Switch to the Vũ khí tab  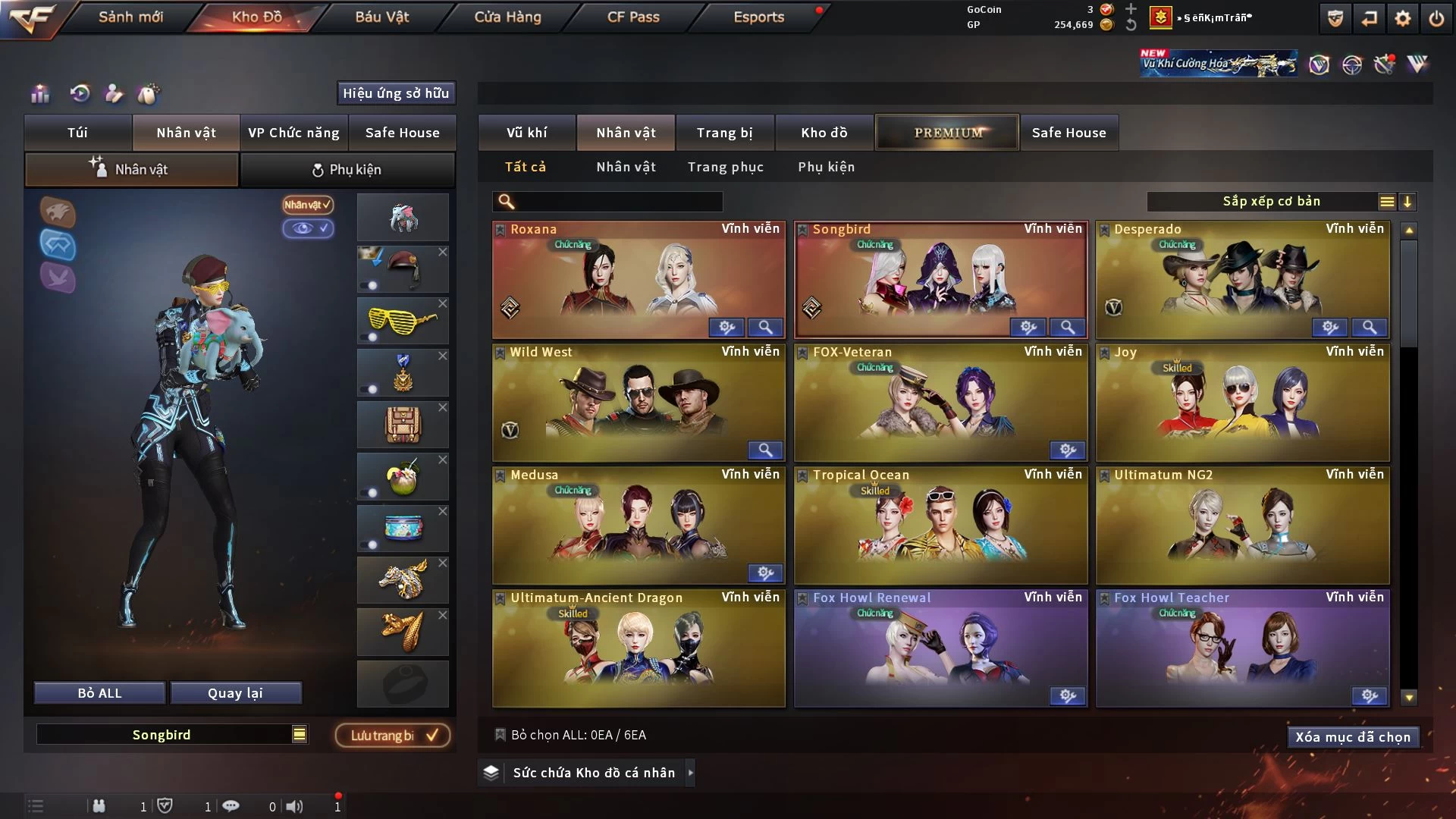[x=526, y=133]
